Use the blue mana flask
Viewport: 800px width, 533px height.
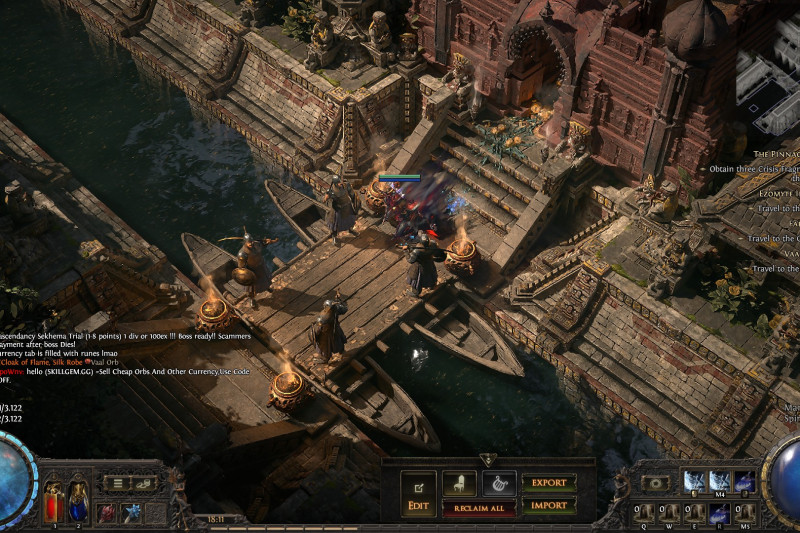pyautogui.click(x=79, y=498)
